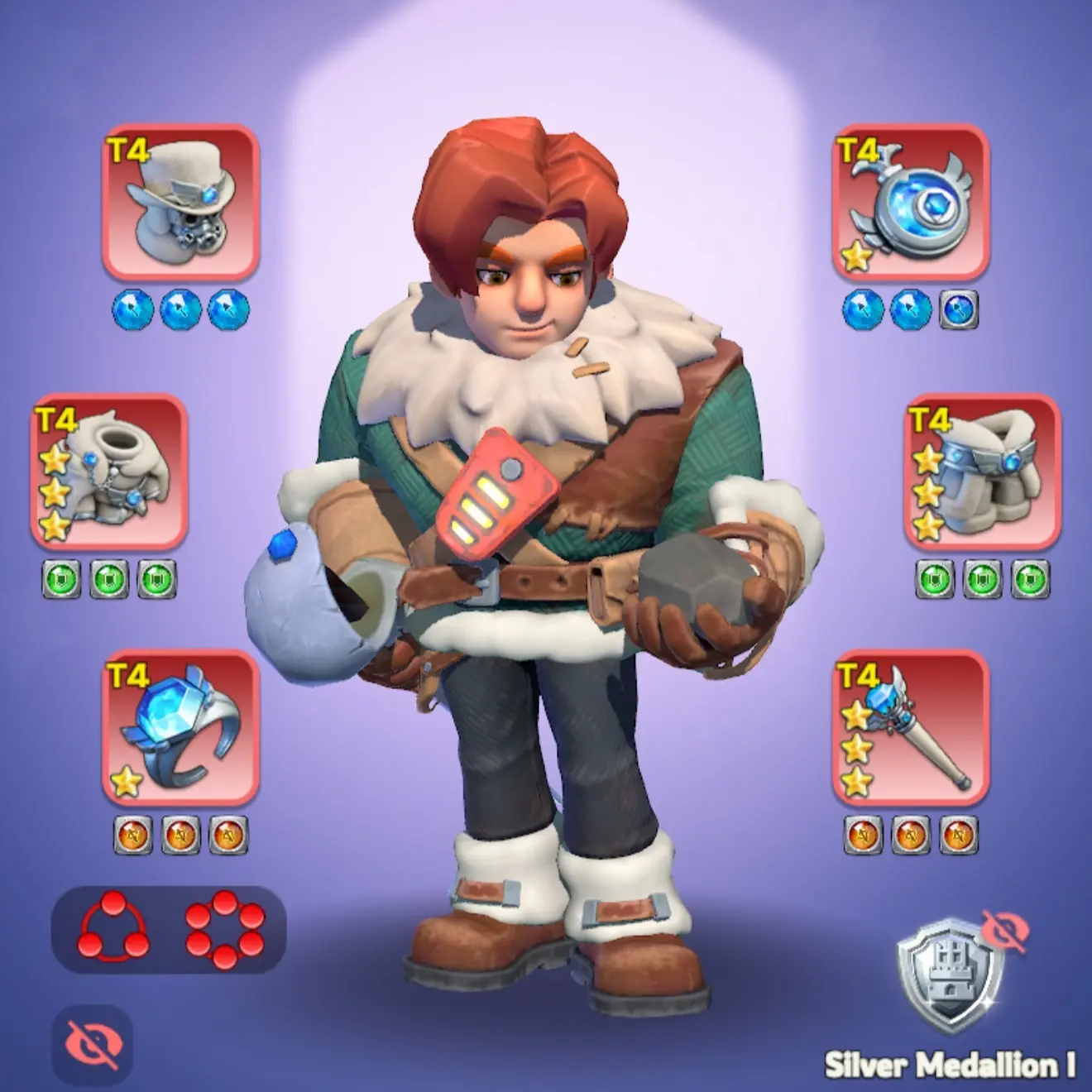1092x1092 pixels.
Task: Inspect the T4 blue gemstone ring
Action: (x=180, y=728)
